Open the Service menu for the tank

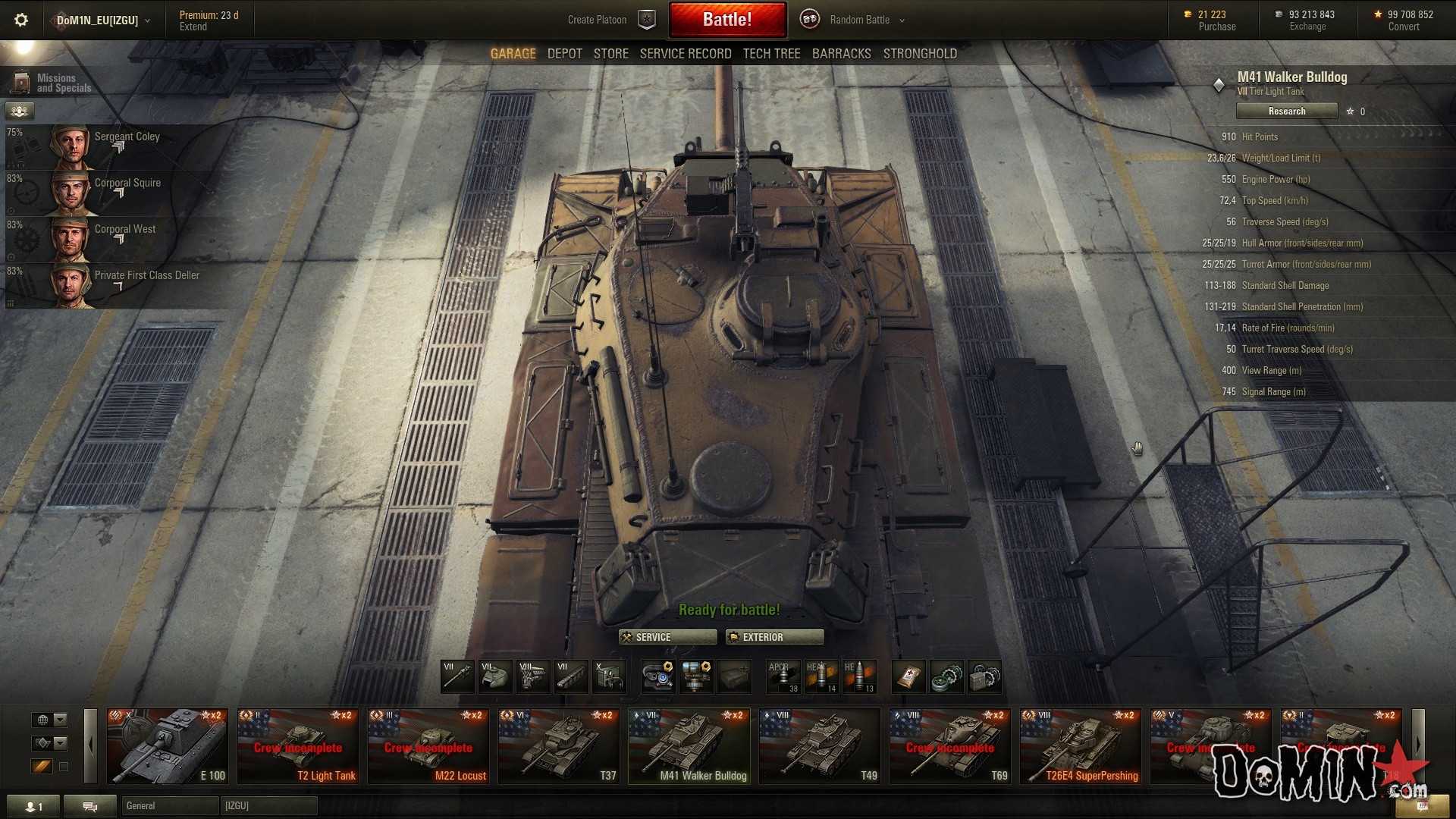pyautogui.click(x=667, y=637)
